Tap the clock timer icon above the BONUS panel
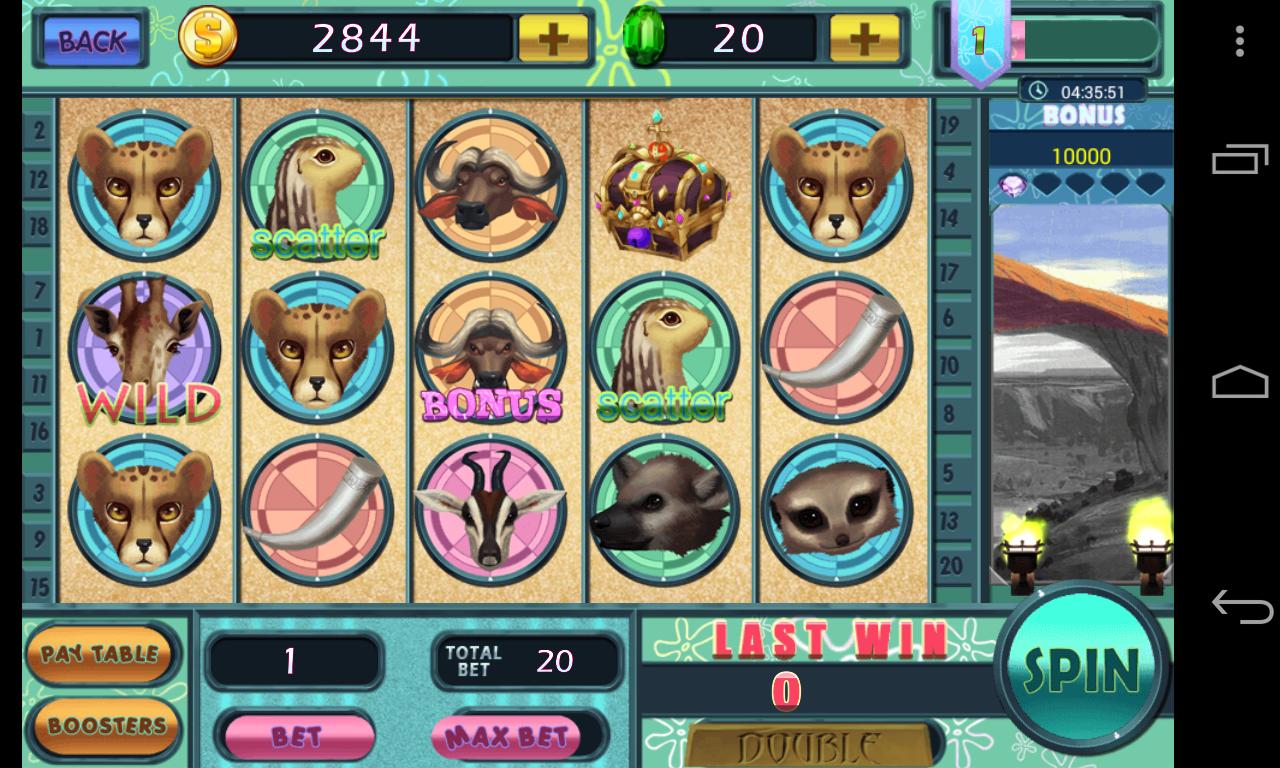Viewport: 1280px width, 768px height. [1037, 90]
